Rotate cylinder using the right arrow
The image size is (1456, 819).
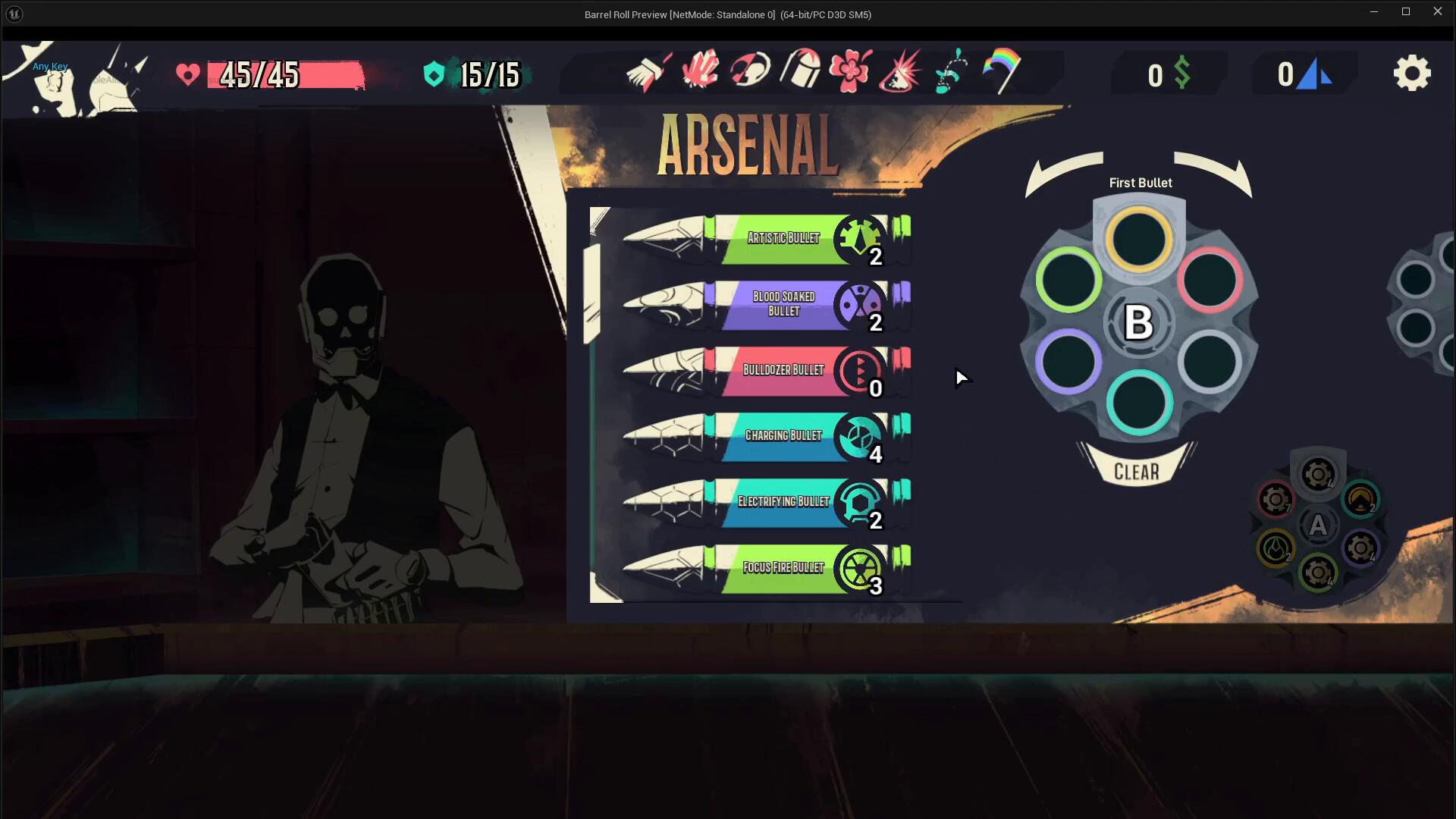click(x=1213, y=173)
